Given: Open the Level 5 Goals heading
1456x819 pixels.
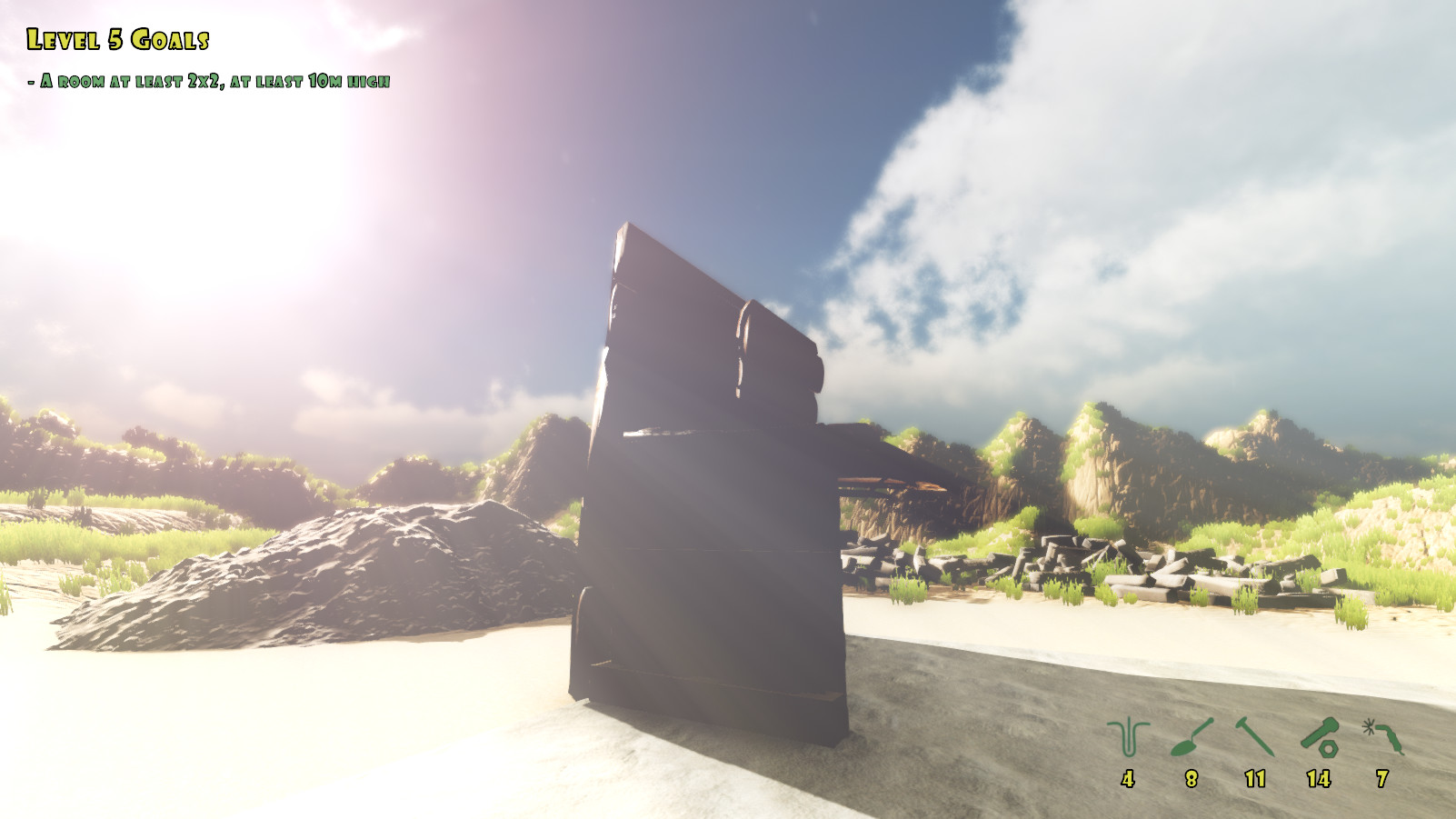Looking at the screenshot, I should pyautogui.click(x=120, y=38).
